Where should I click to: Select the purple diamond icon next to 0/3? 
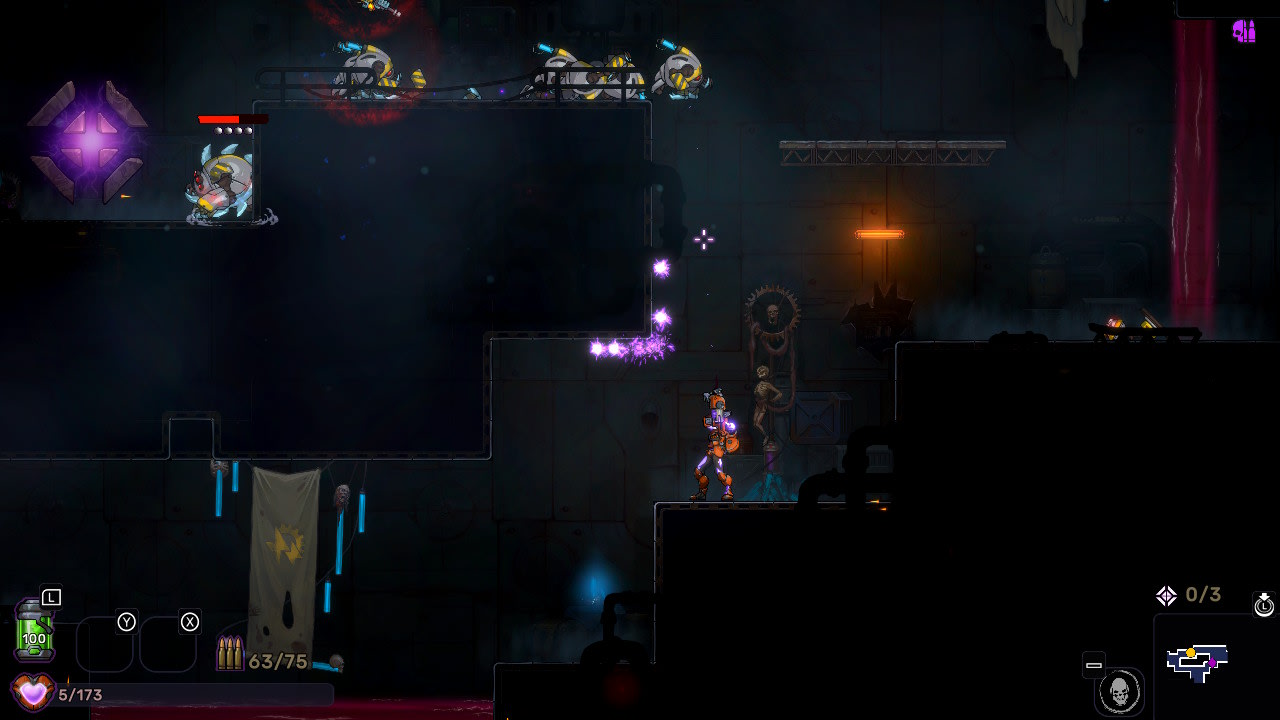coord(1167,594)
